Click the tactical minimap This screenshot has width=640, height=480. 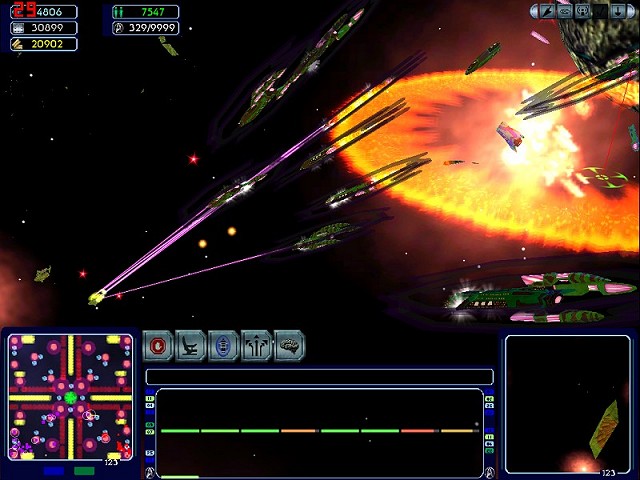pos(70,396)
